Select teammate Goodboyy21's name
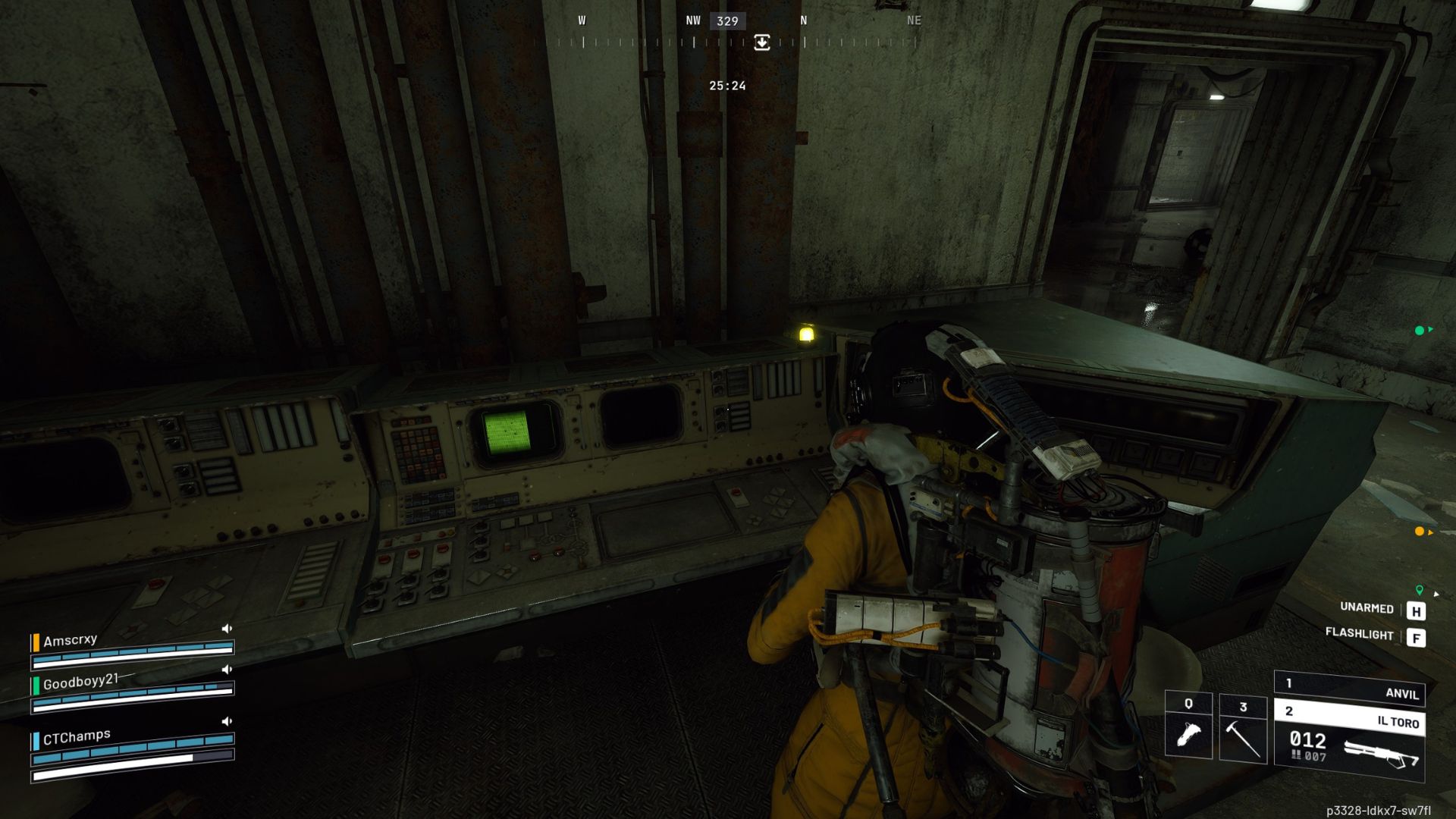The width and height of the screenshot is (1456, 819). [80, 682]
